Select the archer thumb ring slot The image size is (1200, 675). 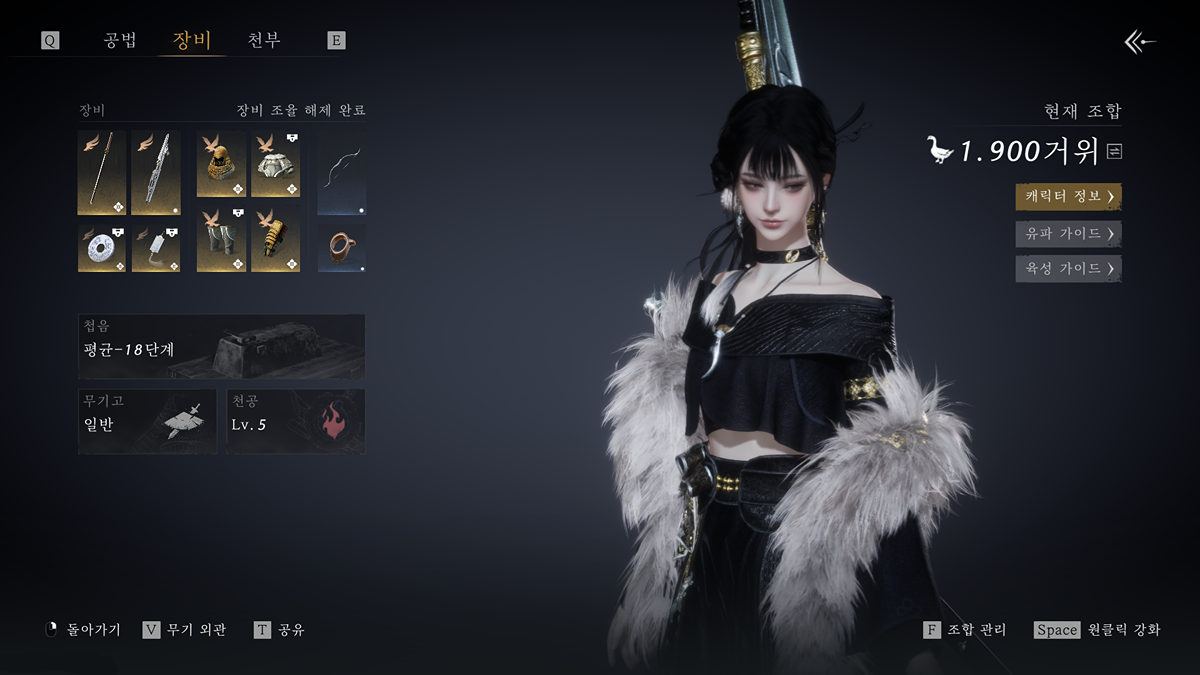coord(342,247)
